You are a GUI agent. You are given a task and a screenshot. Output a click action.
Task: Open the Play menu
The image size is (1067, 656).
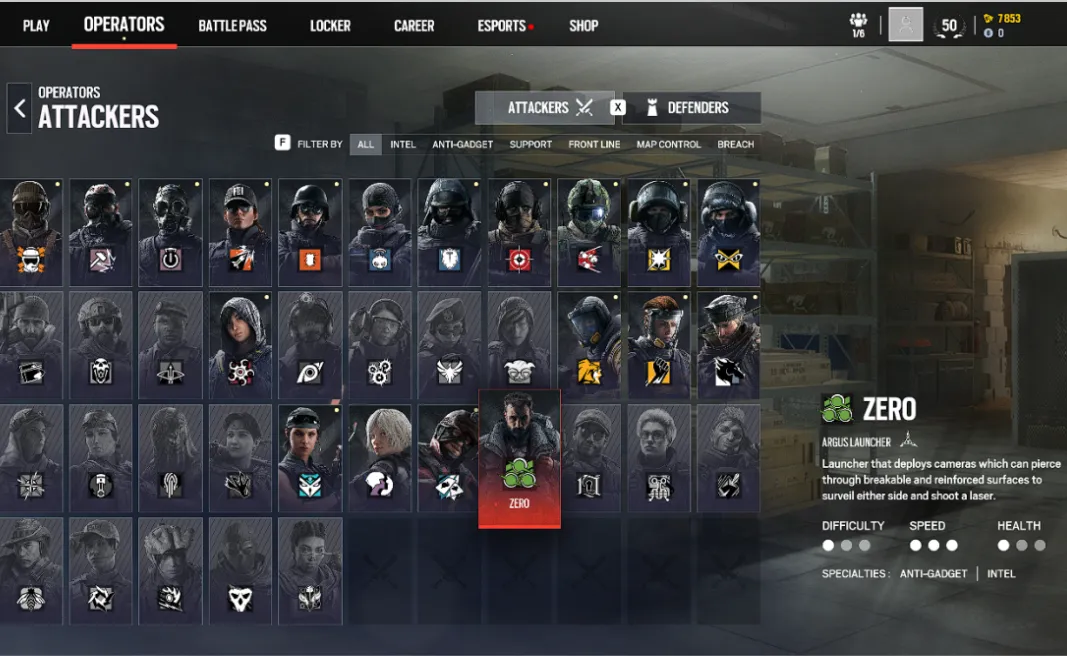pos(36,25)
